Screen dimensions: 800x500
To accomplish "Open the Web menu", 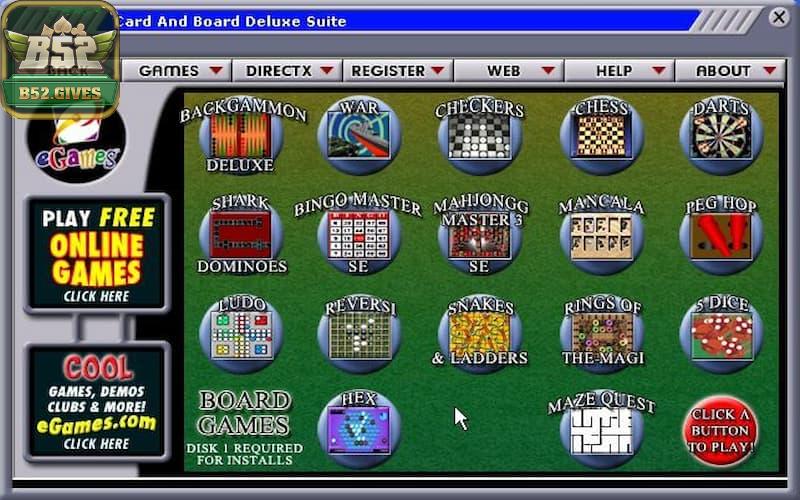I will click(510, 71).
